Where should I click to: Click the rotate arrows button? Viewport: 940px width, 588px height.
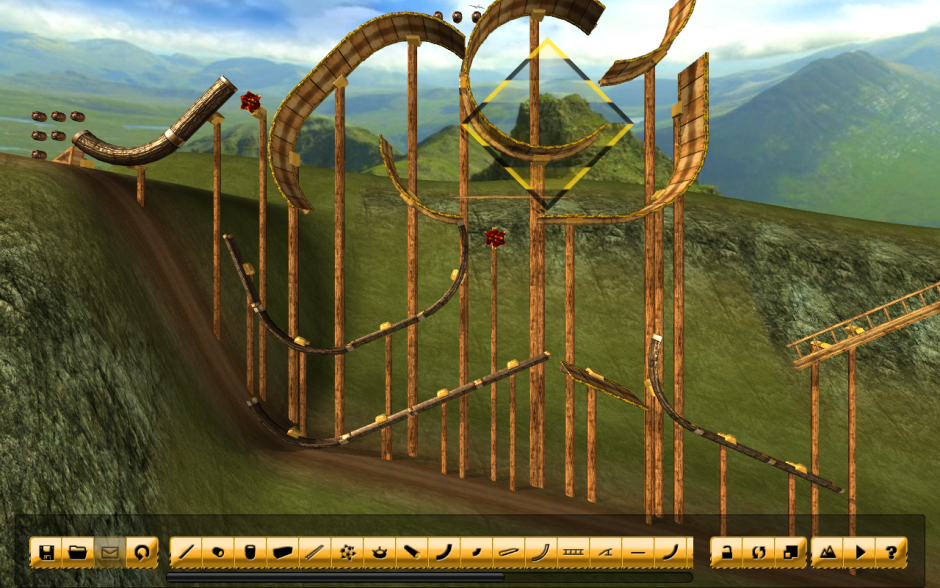click(x=758, y=551)
